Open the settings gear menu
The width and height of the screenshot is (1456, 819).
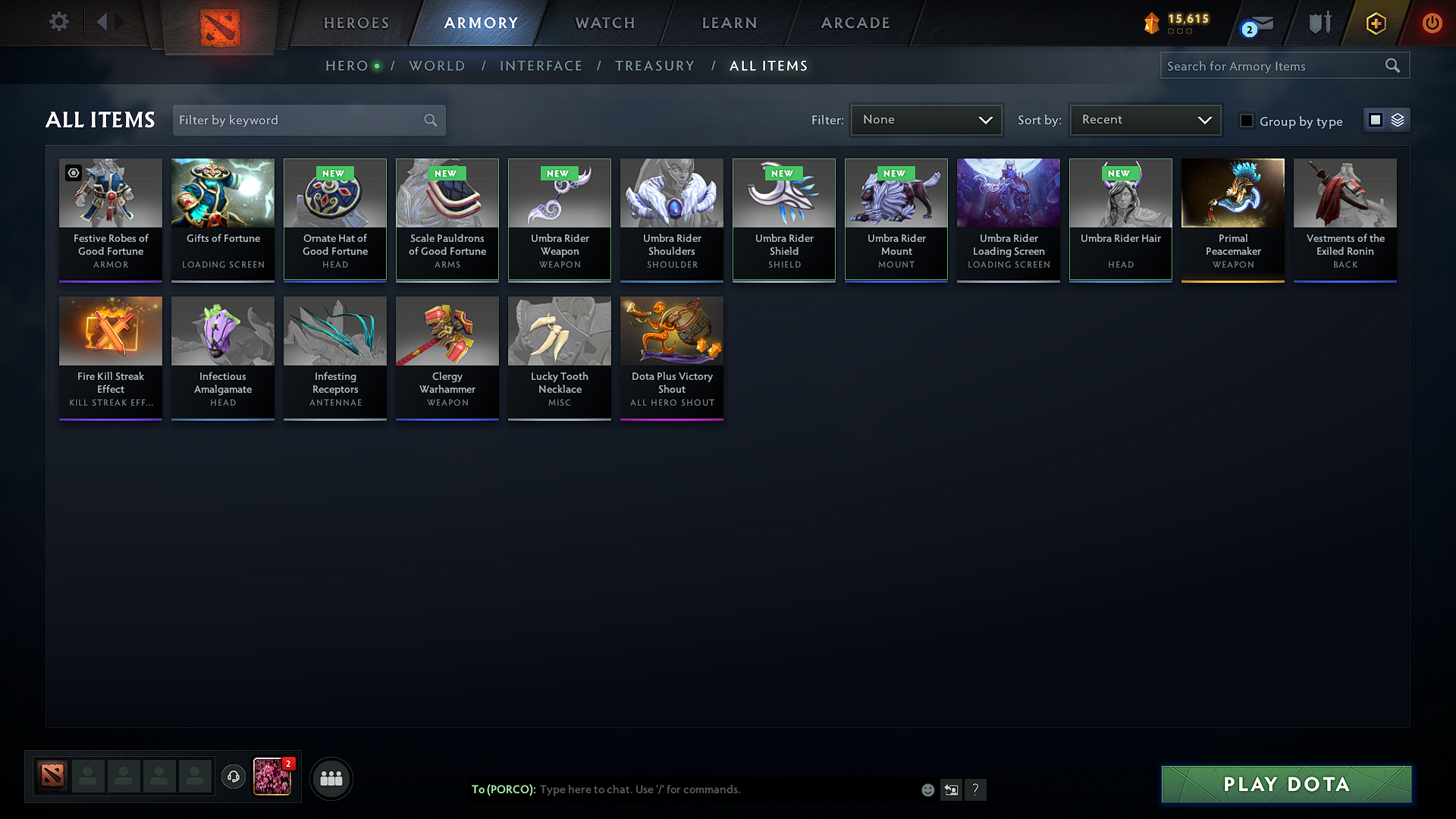tap(58, 23)
